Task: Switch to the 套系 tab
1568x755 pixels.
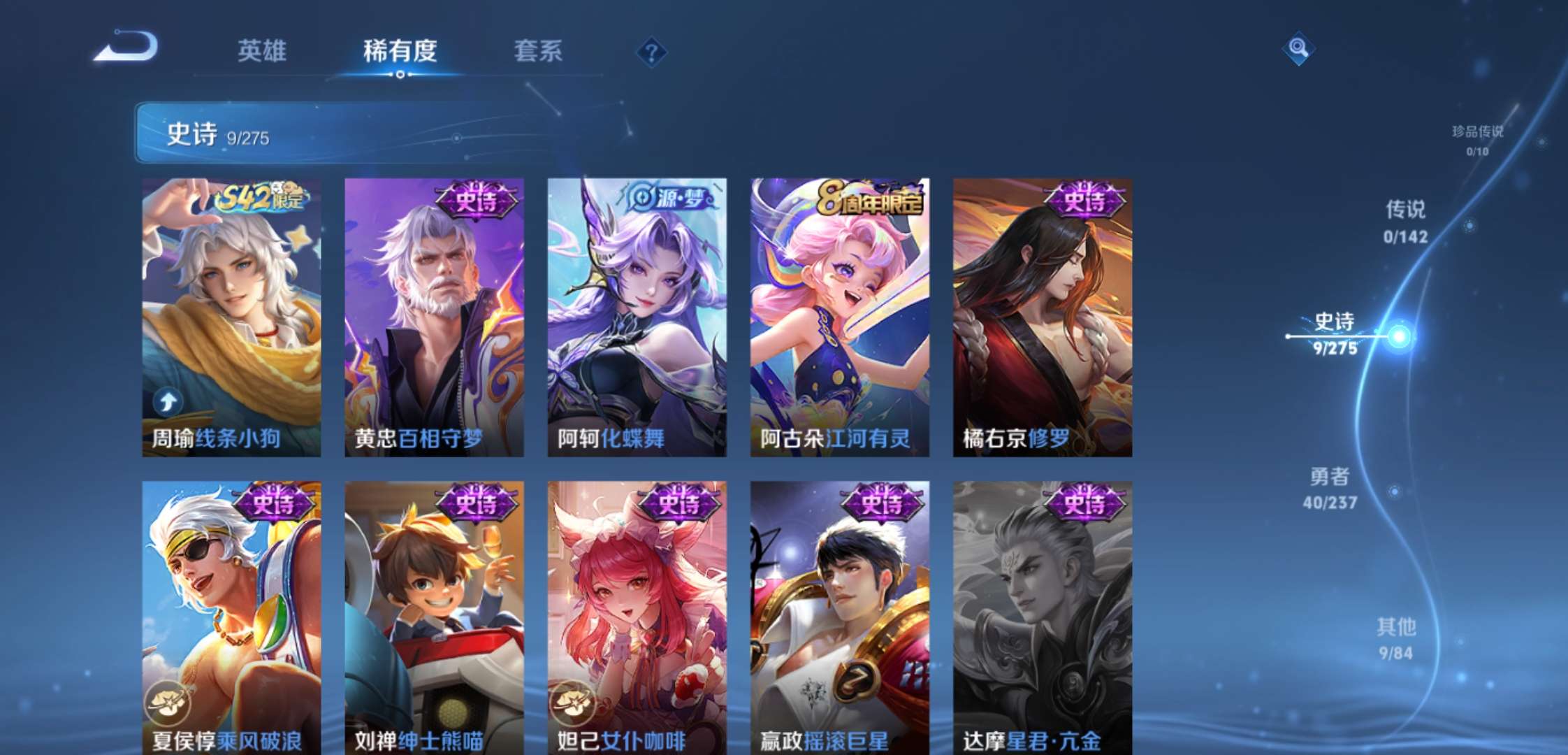Action: point(539,50)
